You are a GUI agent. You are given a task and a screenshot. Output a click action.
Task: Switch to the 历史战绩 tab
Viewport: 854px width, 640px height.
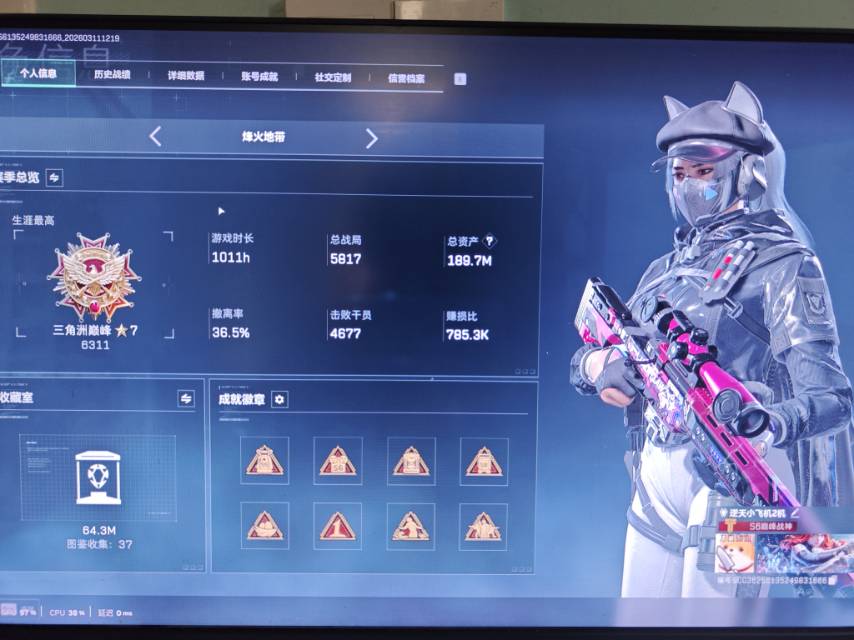pyautogui.click(x=111, y=75)
